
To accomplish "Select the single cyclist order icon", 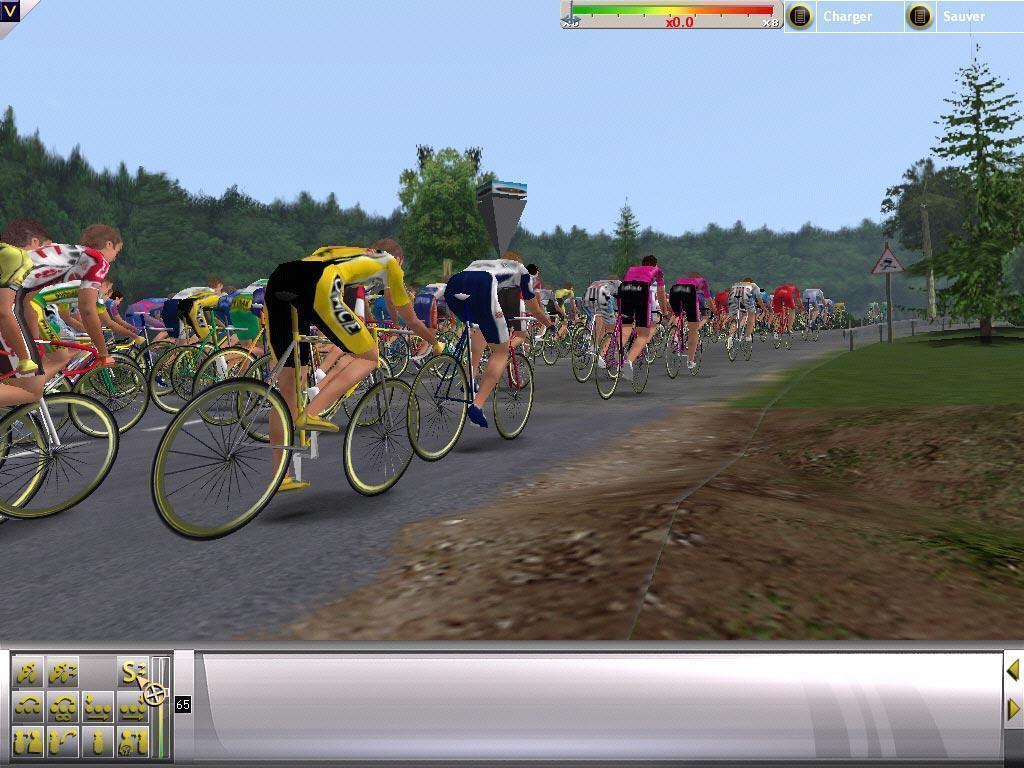I will pyautogui.click(x=98, y=741).
